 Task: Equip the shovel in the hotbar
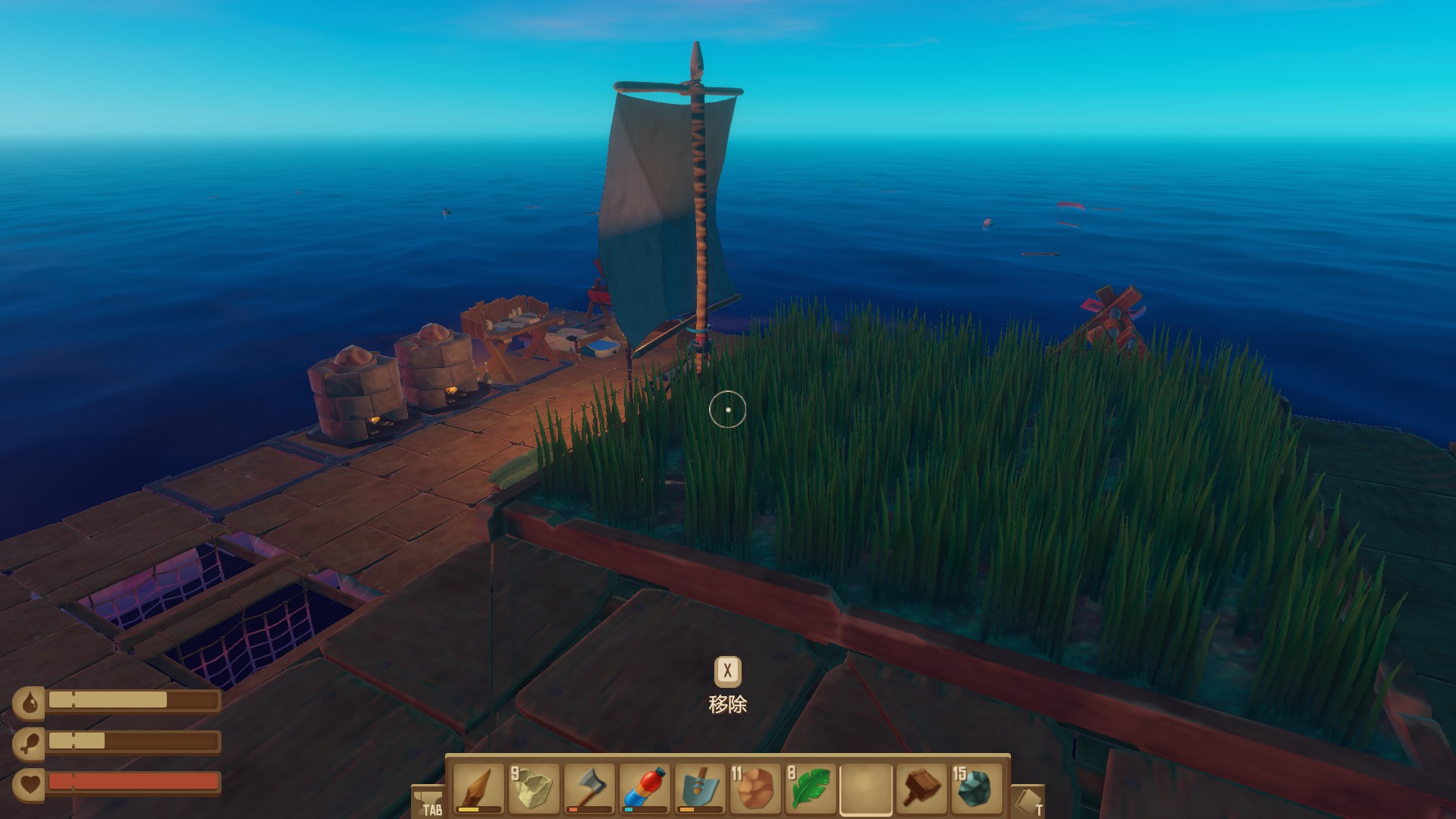coord(699,789)
